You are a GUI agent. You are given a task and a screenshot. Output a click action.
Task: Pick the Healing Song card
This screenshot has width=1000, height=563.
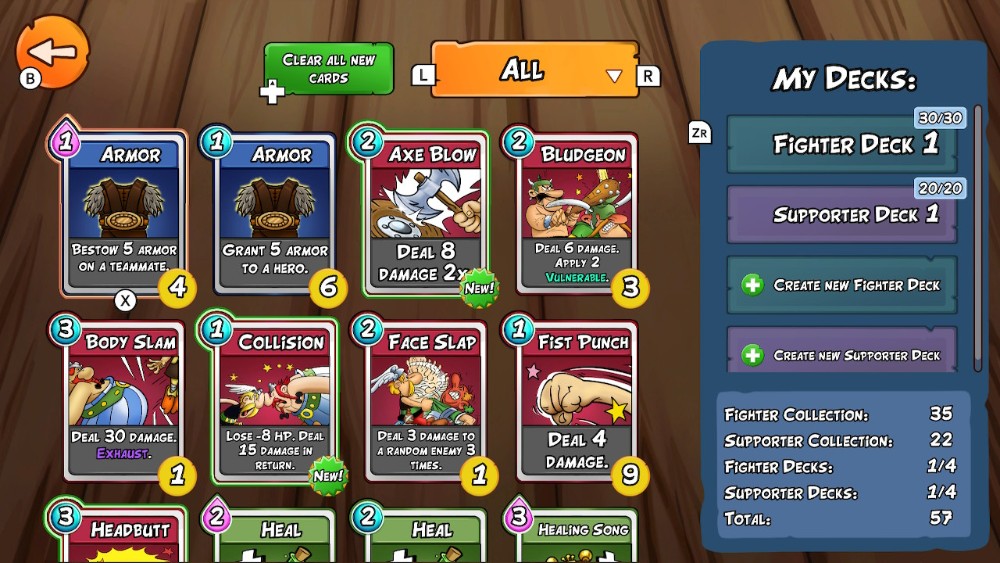point(577,537)
